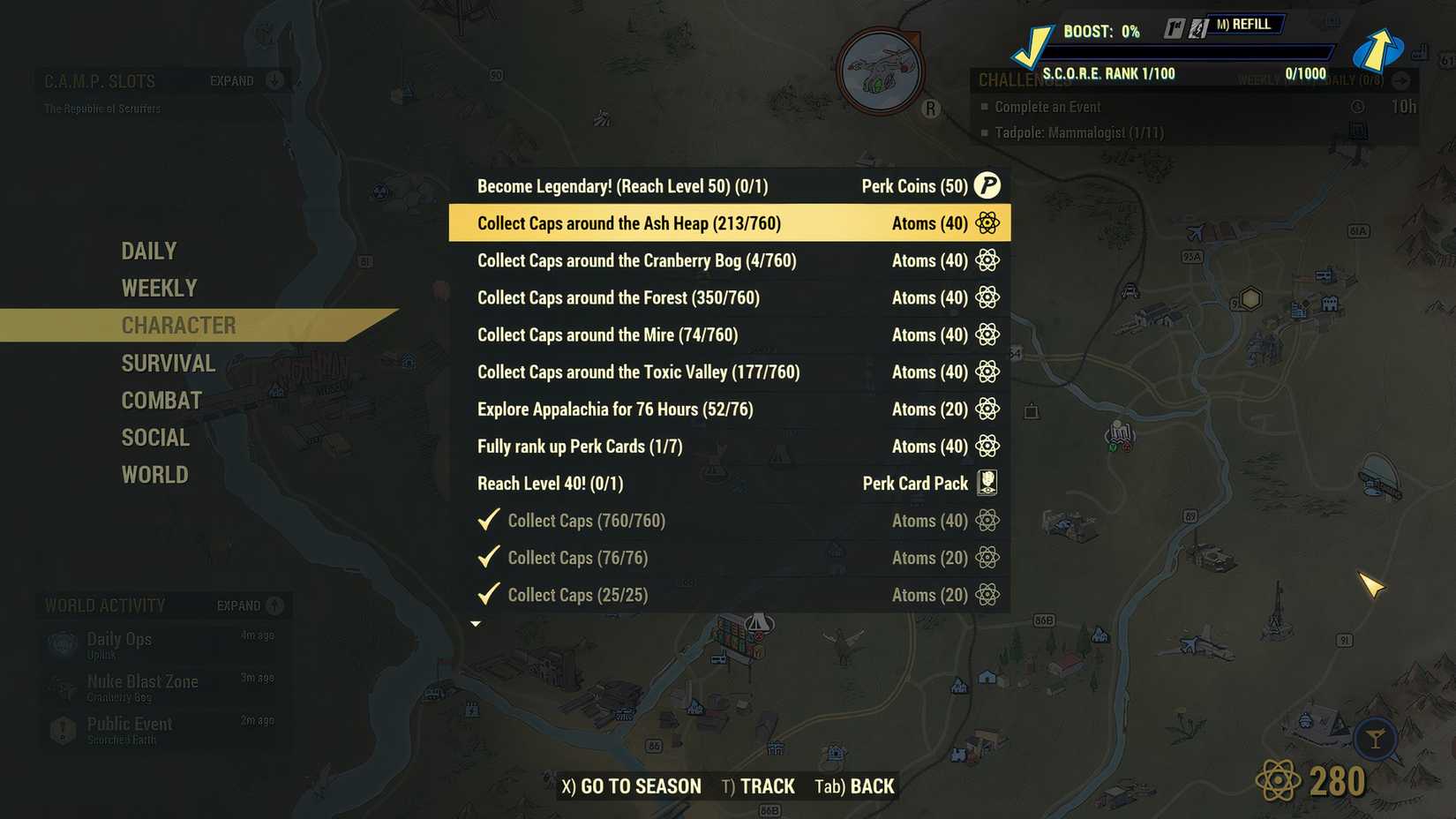Screen dimensions: 1456x819
Task: Click the 1st place rank badge near BOOST
Action: point(1175,24)
